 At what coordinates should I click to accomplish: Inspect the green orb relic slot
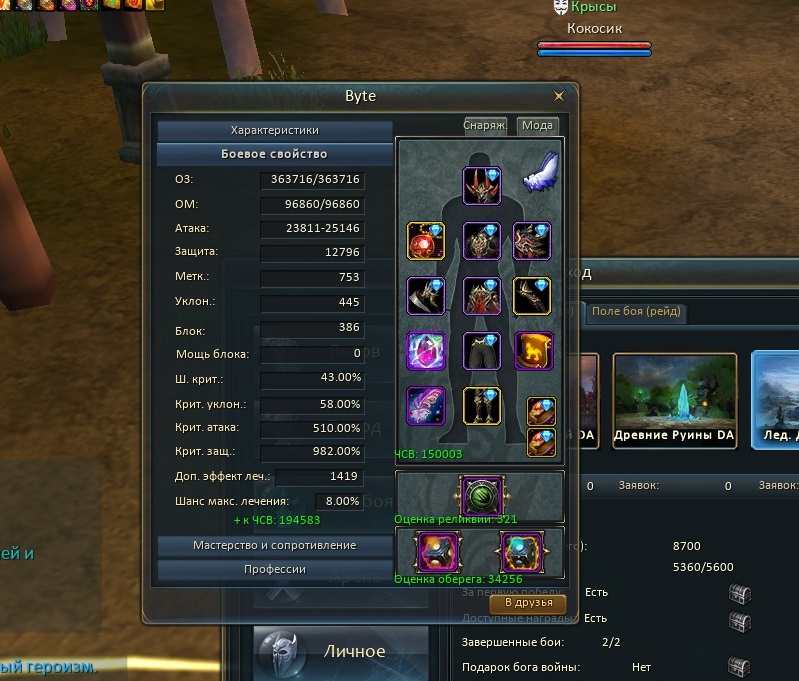(479, 494)
